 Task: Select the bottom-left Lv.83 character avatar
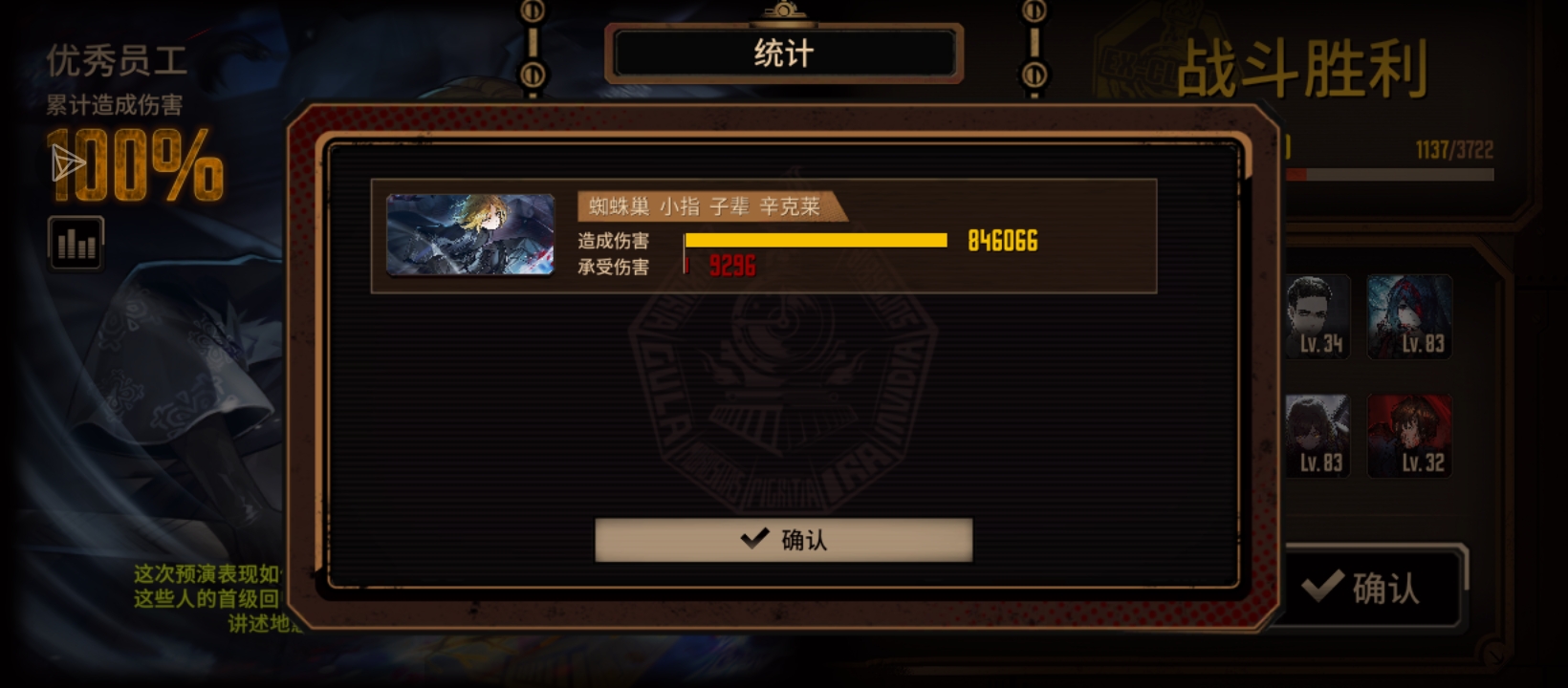pos(1318,436)
